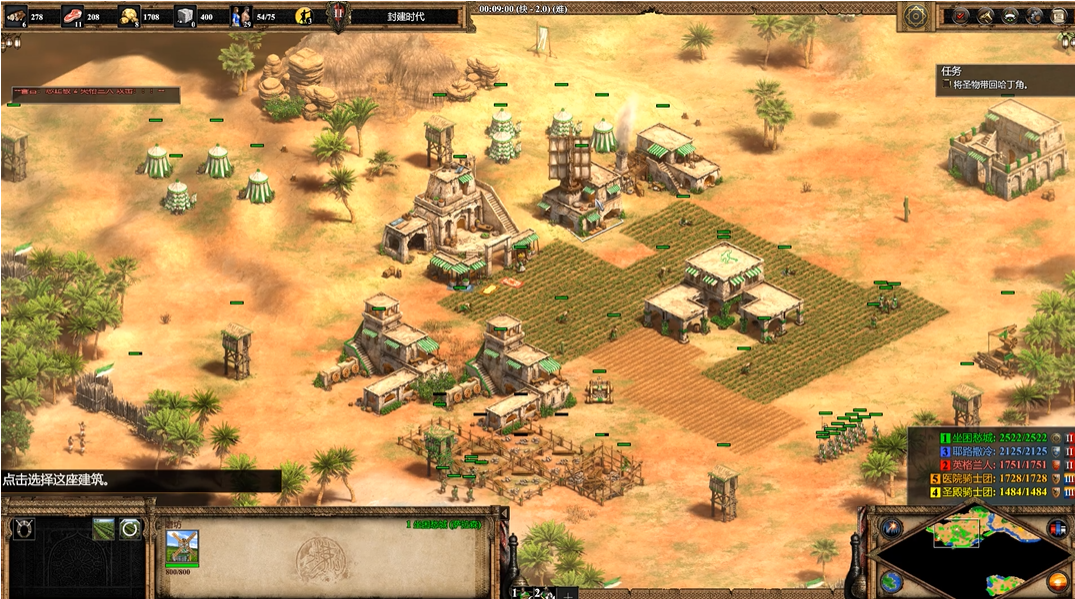Click the circular arrow command icon
The image size is (1075, 599).
[x=130, y=529]
